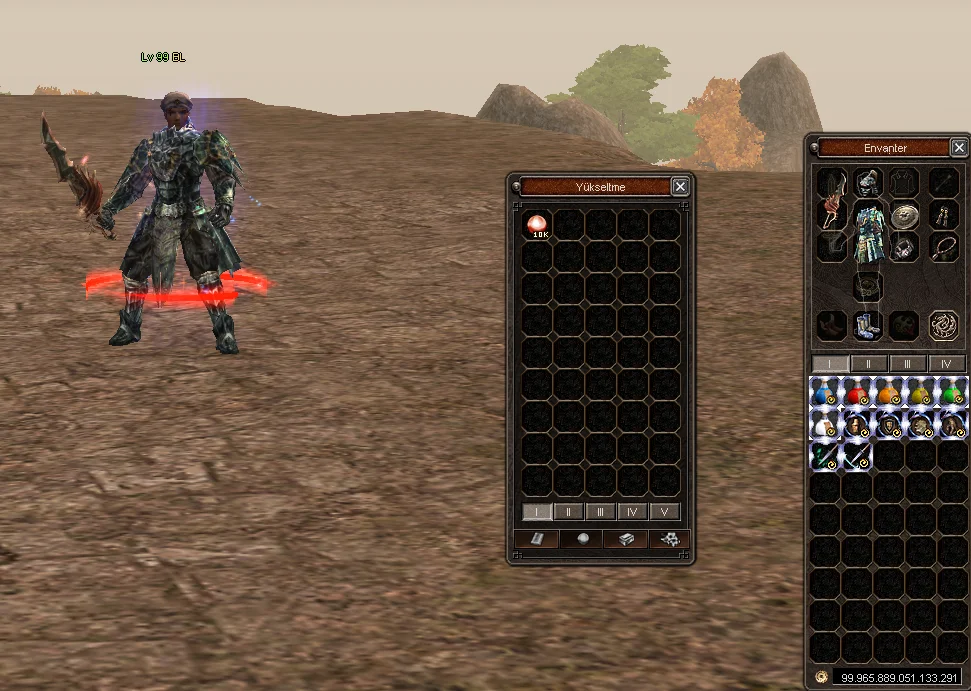Image resolution: width=971 pixels, height=691 pixels.
Task: Pick the red potion in the inventory
Action: point(856,392)
